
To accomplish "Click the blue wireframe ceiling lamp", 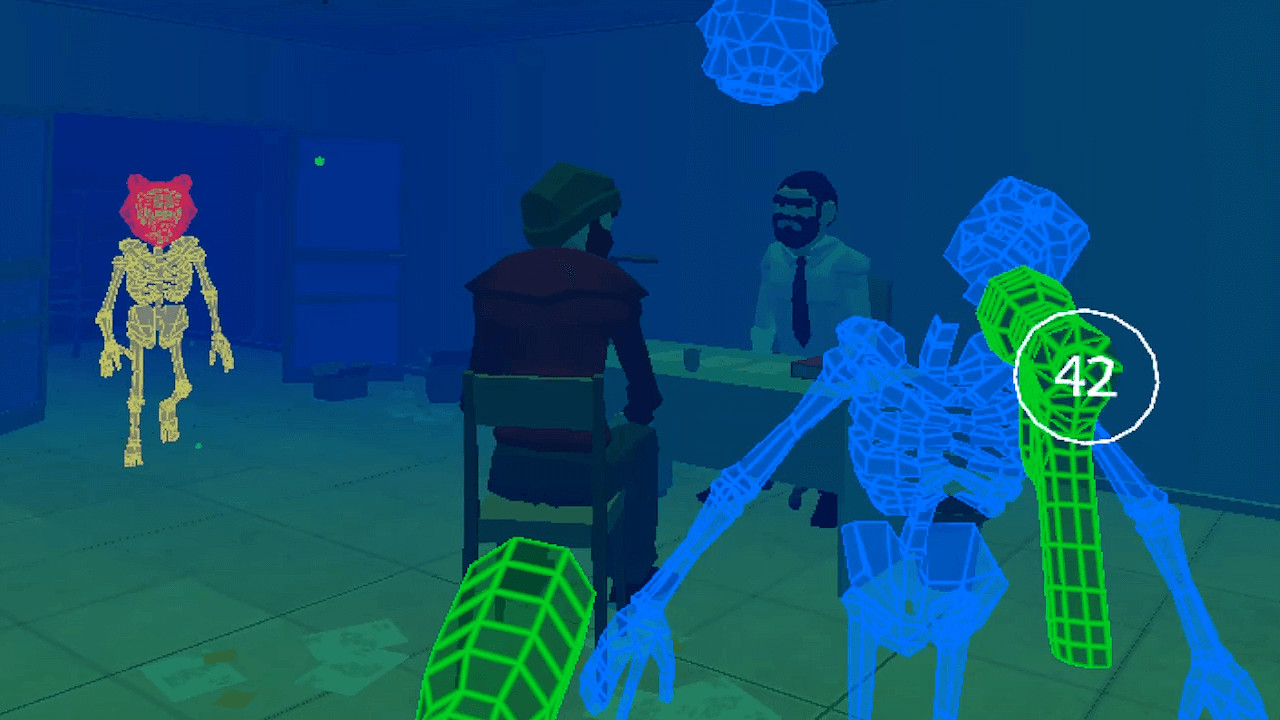I will (x=765, y=50).
